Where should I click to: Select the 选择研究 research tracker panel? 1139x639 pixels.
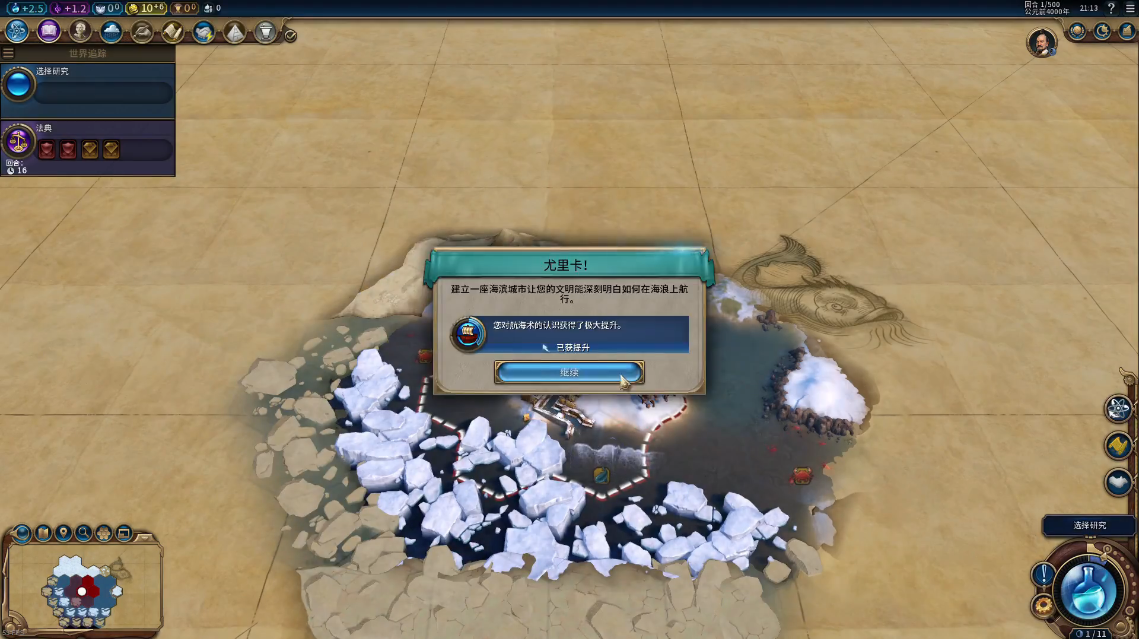tap(88, 91)
